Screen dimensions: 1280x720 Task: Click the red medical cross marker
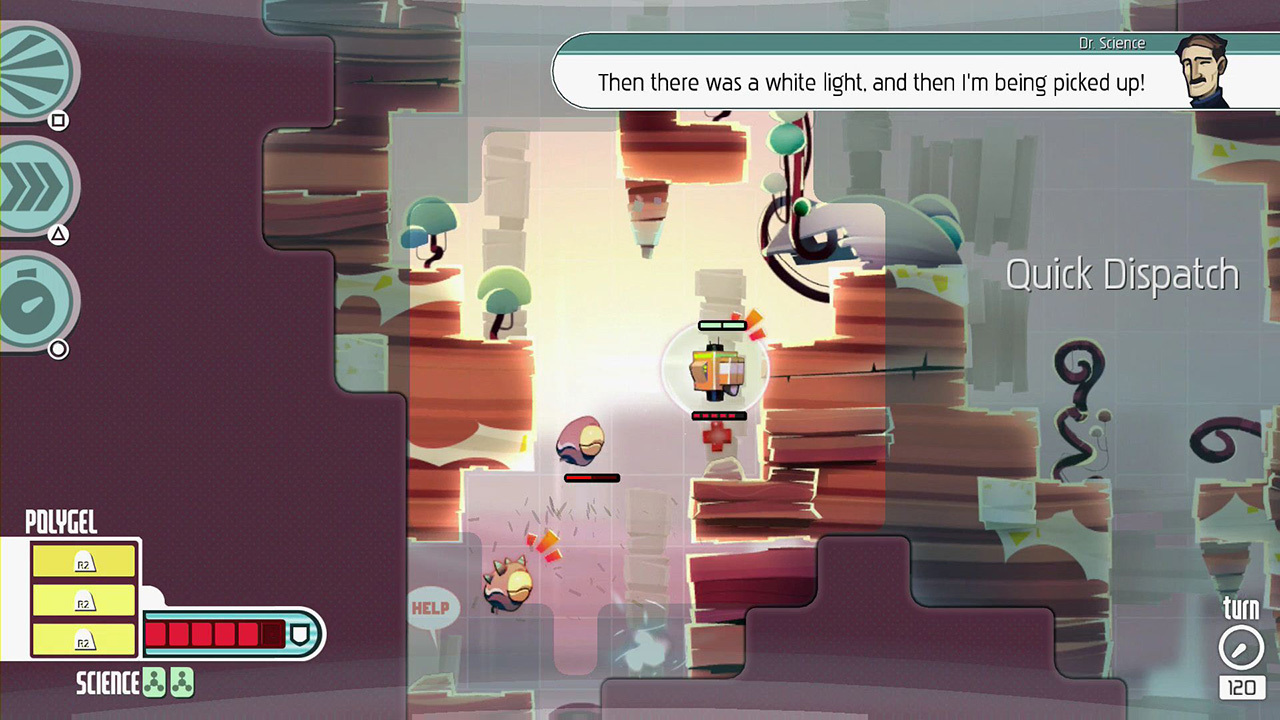(x=718, y=436)
